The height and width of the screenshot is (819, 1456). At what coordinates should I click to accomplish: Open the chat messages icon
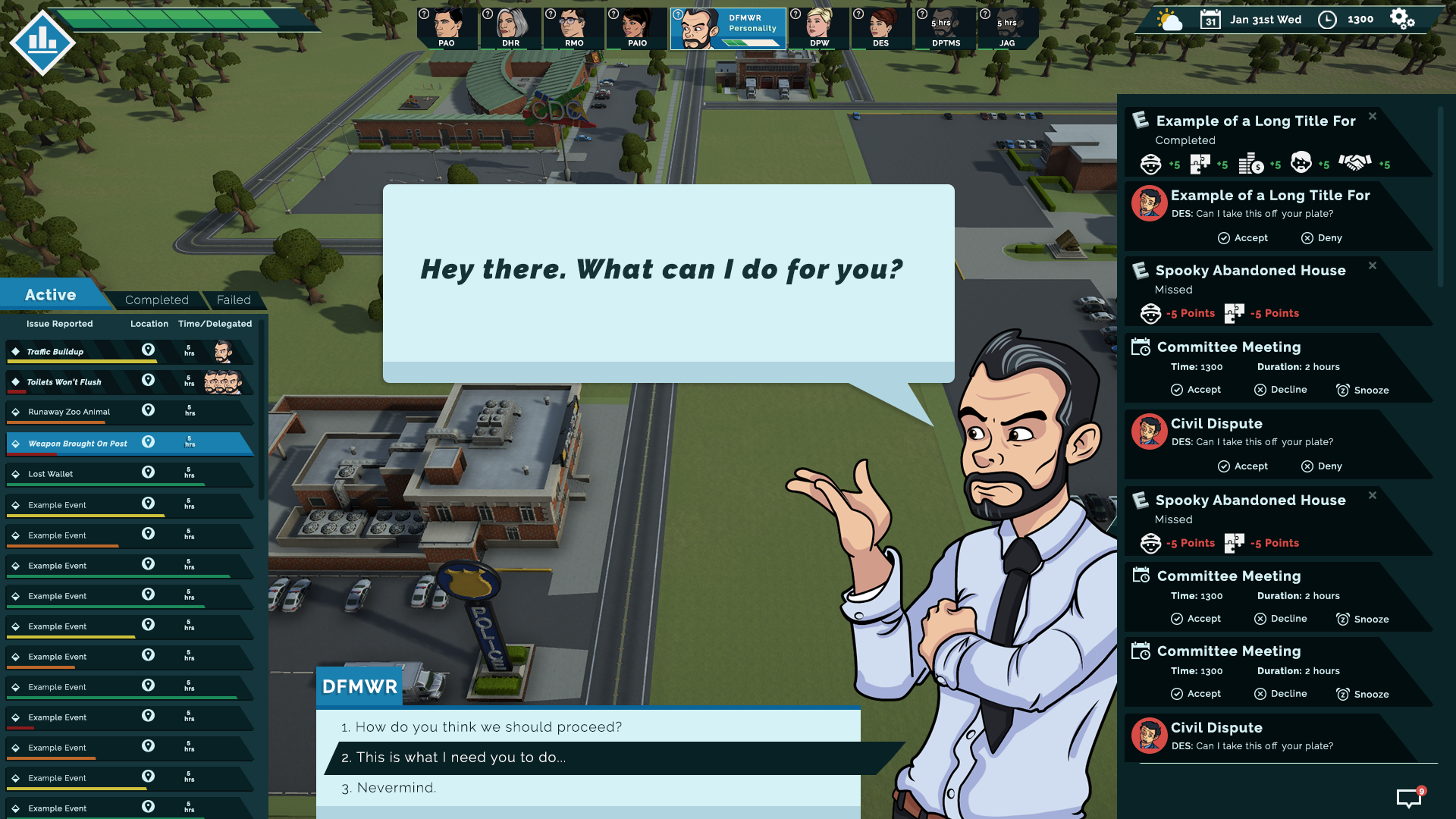click(x=1409, y=798)
